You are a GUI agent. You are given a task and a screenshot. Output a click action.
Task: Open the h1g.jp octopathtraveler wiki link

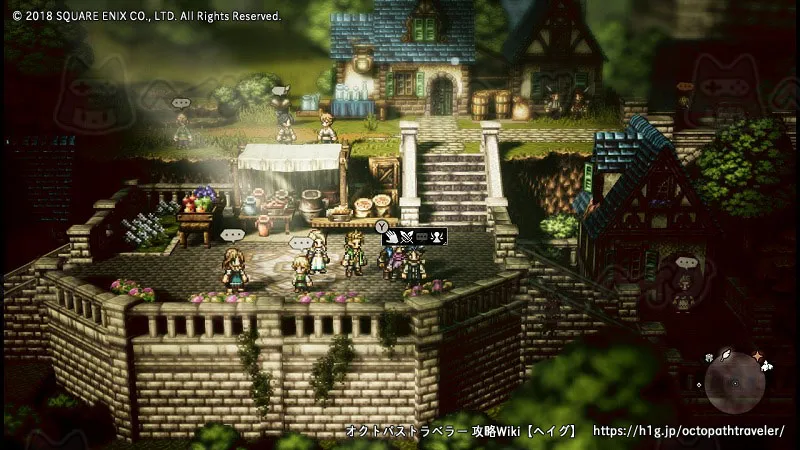[x=689, y=431]
